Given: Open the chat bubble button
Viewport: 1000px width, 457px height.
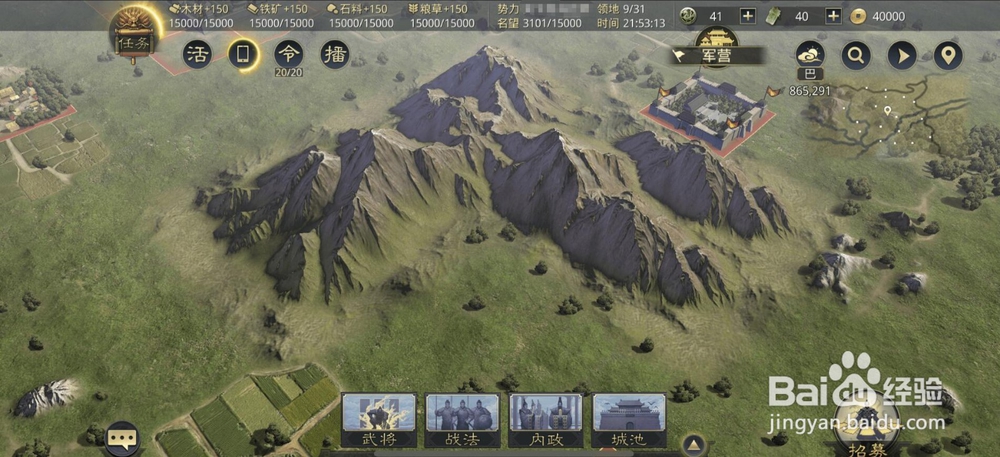Looking at the screenshot, I should coord(122,438).
